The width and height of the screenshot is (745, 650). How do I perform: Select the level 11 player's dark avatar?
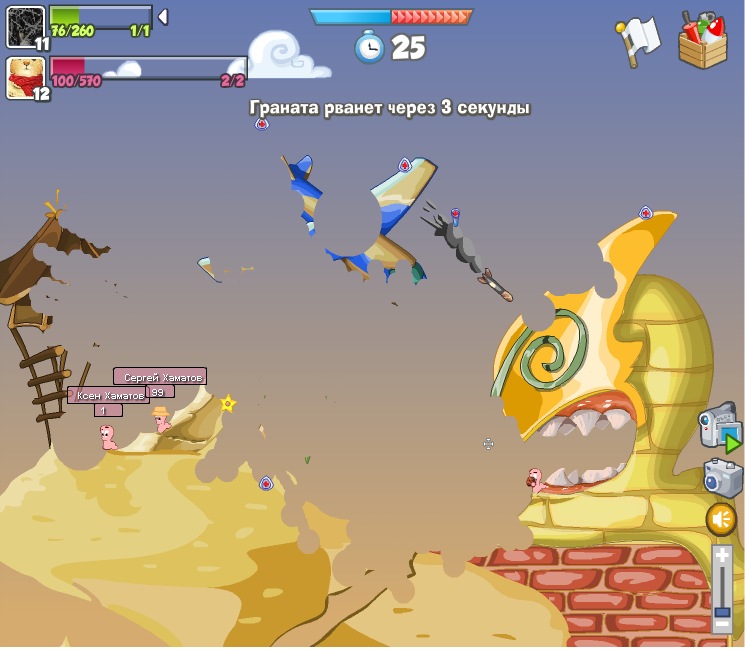(x=24, y=26)
